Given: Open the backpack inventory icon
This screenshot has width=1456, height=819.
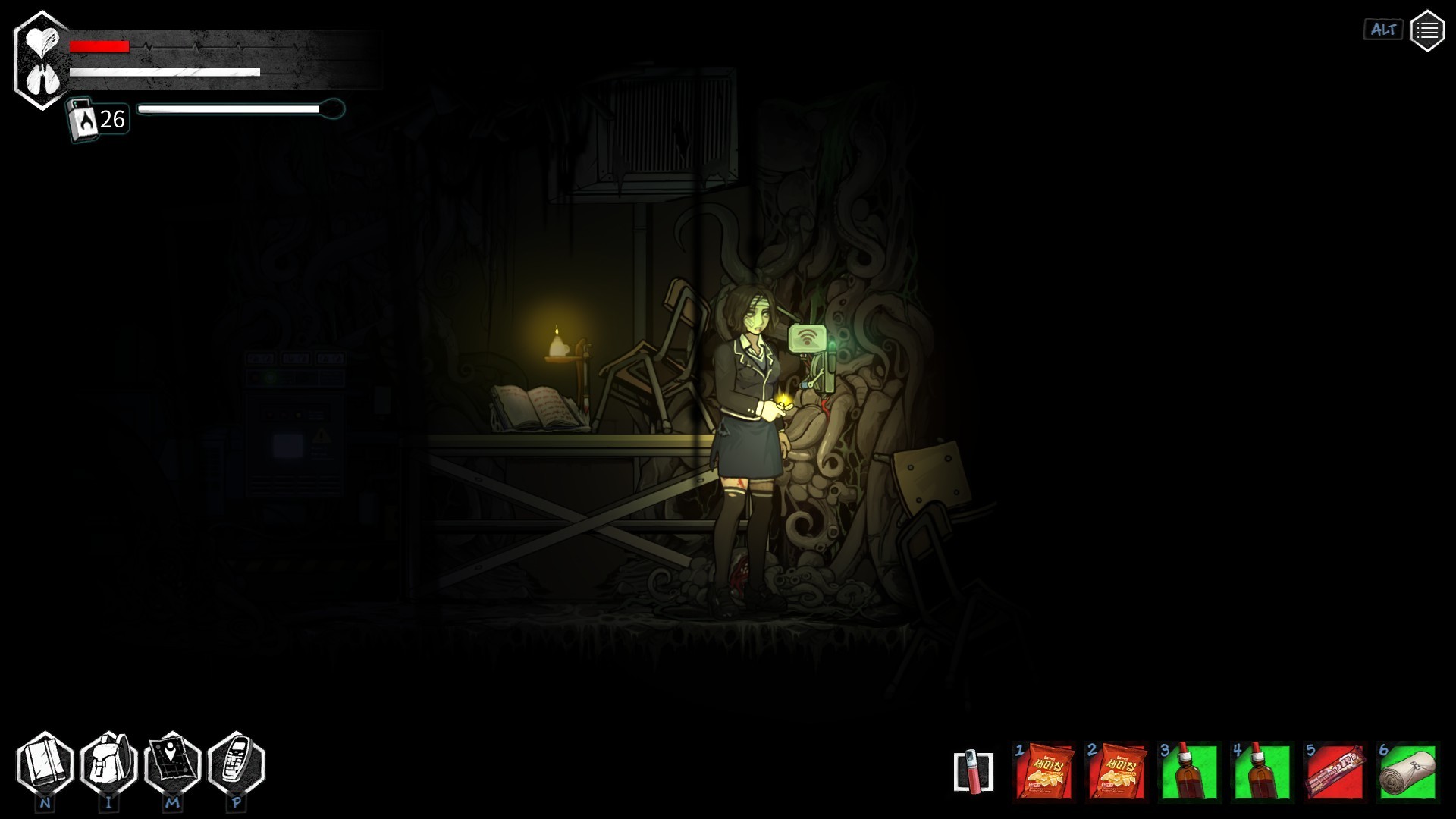Looking at the screenshot, I should (x=108, y=763).
